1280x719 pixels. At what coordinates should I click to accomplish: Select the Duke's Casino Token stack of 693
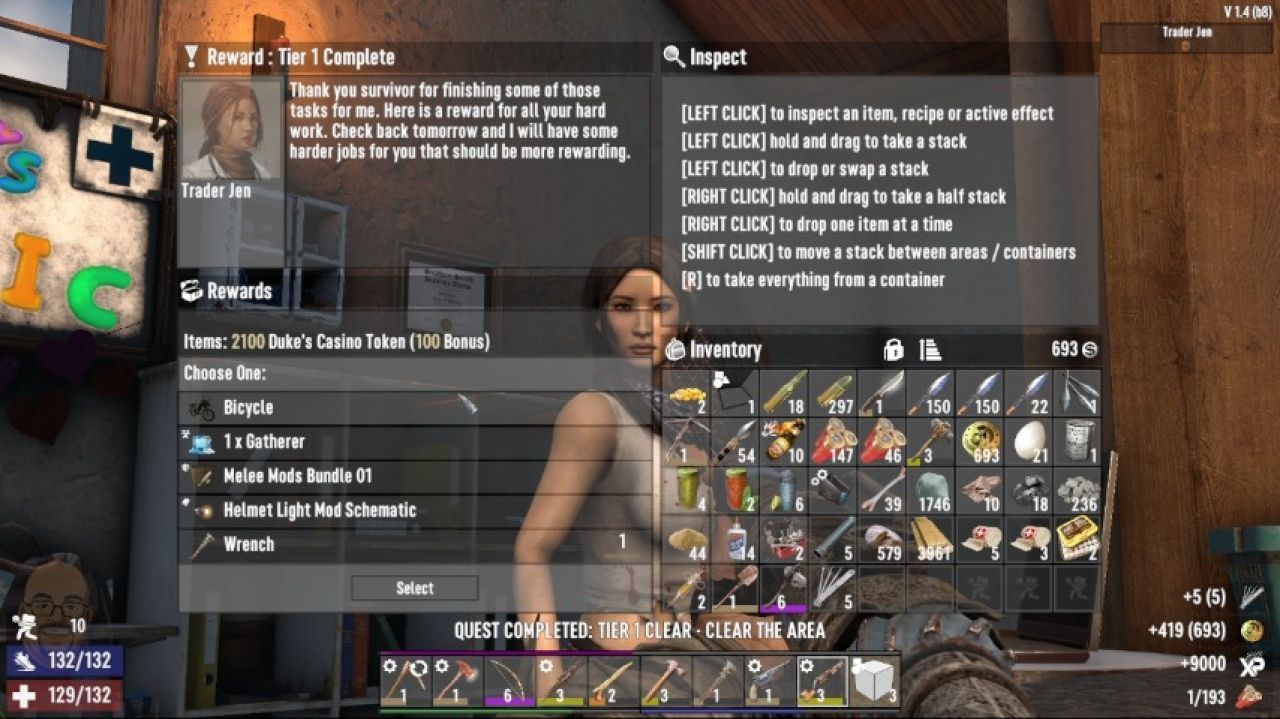[980, 441]
